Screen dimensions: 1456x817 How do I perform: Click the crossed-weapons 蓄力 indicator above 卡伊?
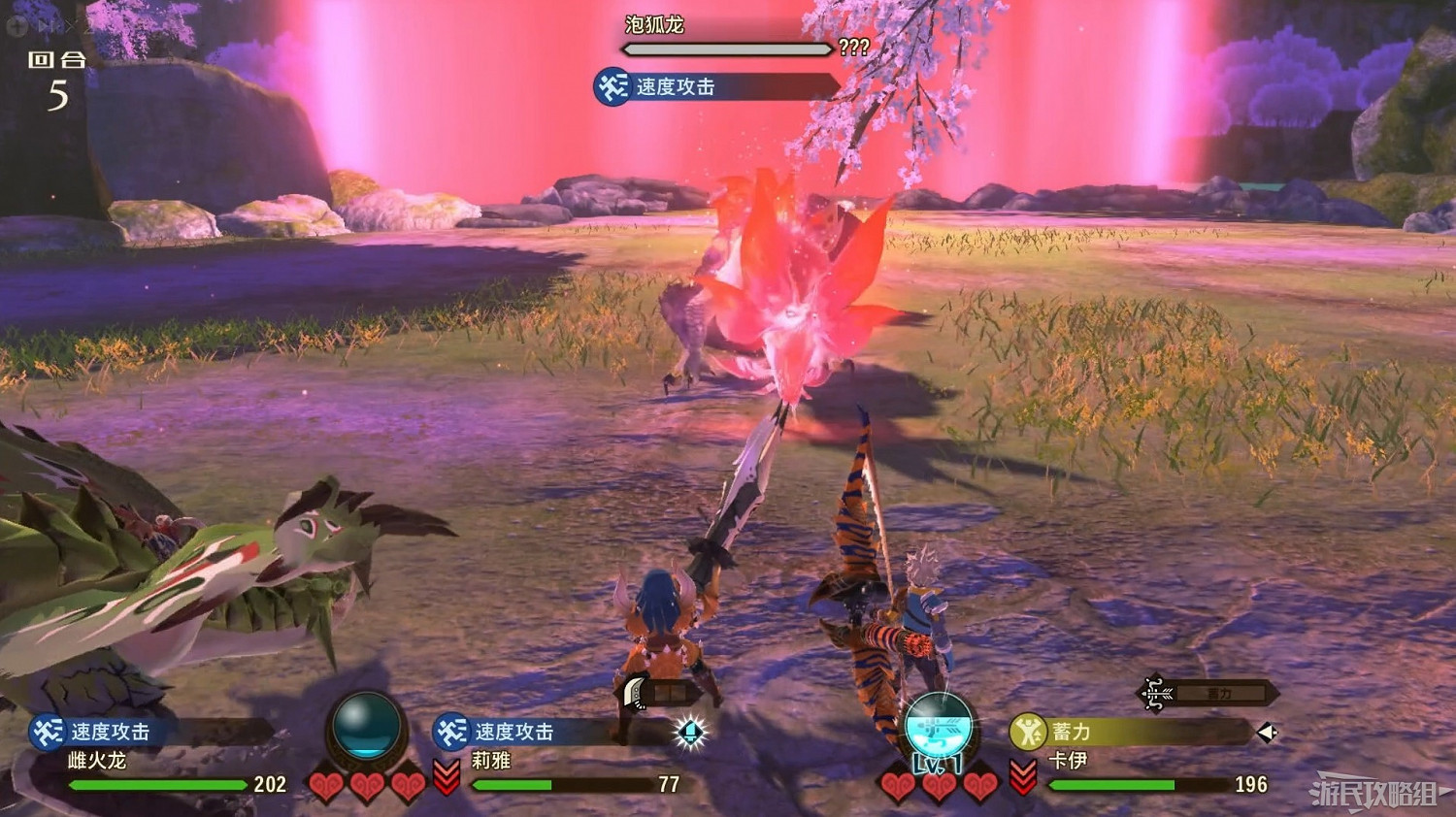coord(1153,692)
